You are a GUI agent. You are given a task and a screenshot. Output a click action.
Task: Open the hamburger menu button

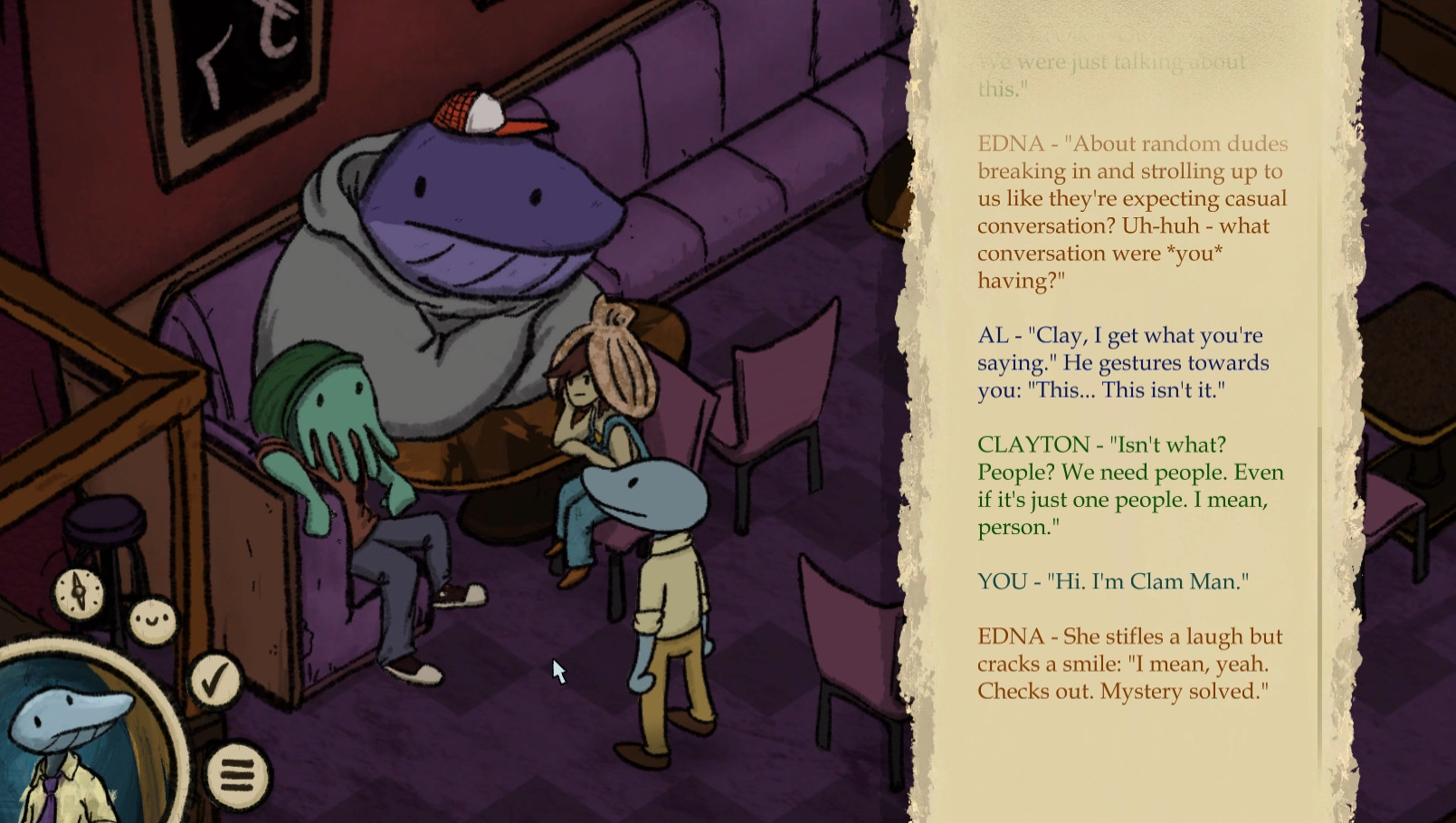[237, 775]
